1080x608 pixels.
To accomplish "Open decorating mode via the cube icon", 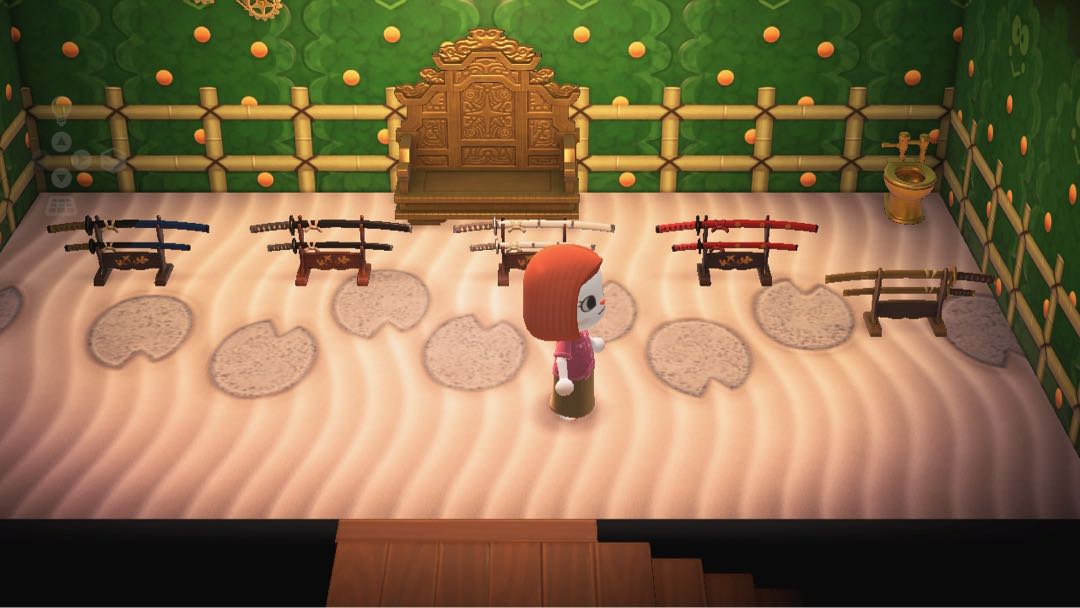I will click(111, 159).
